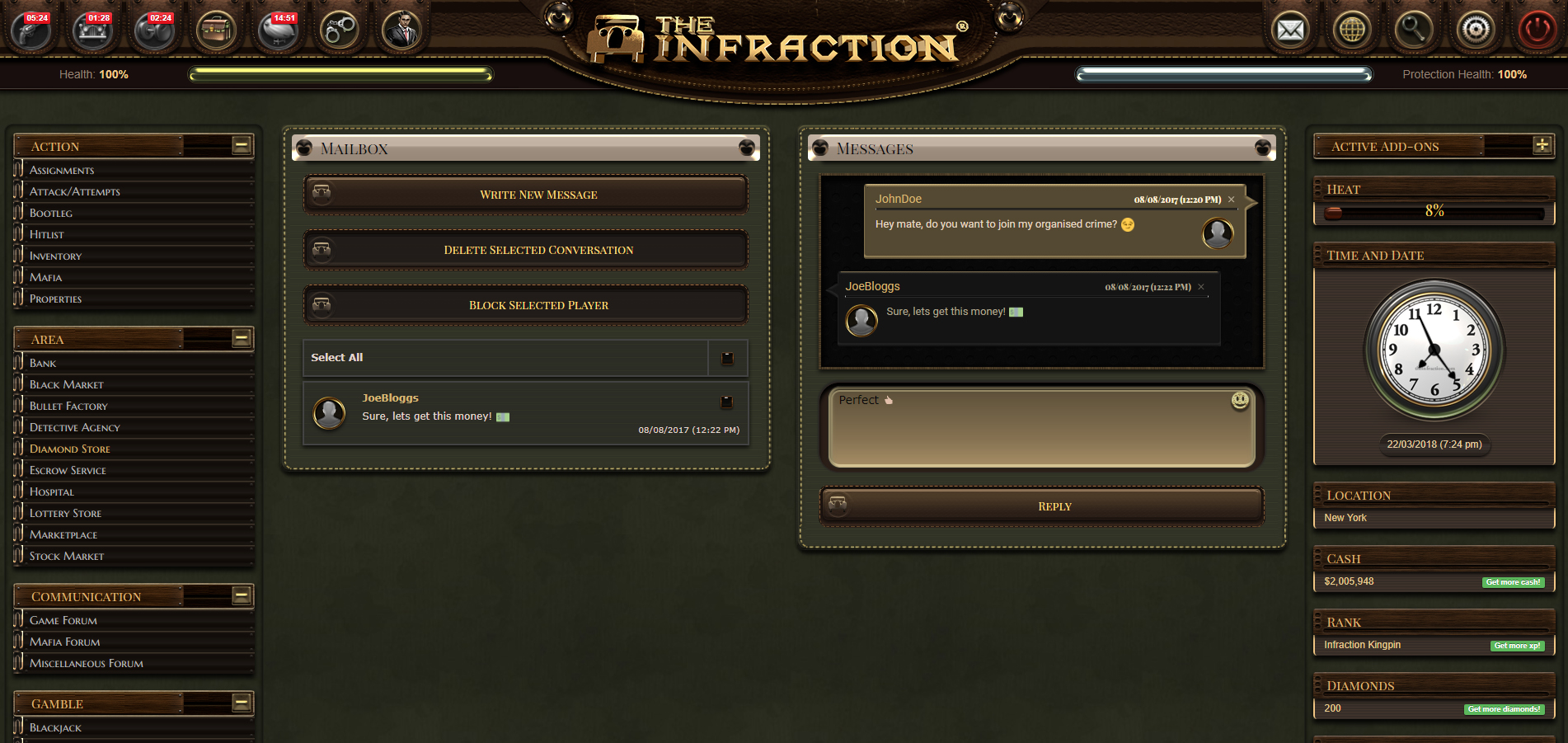
Task: Visit the Black Market
Action: 67,384
